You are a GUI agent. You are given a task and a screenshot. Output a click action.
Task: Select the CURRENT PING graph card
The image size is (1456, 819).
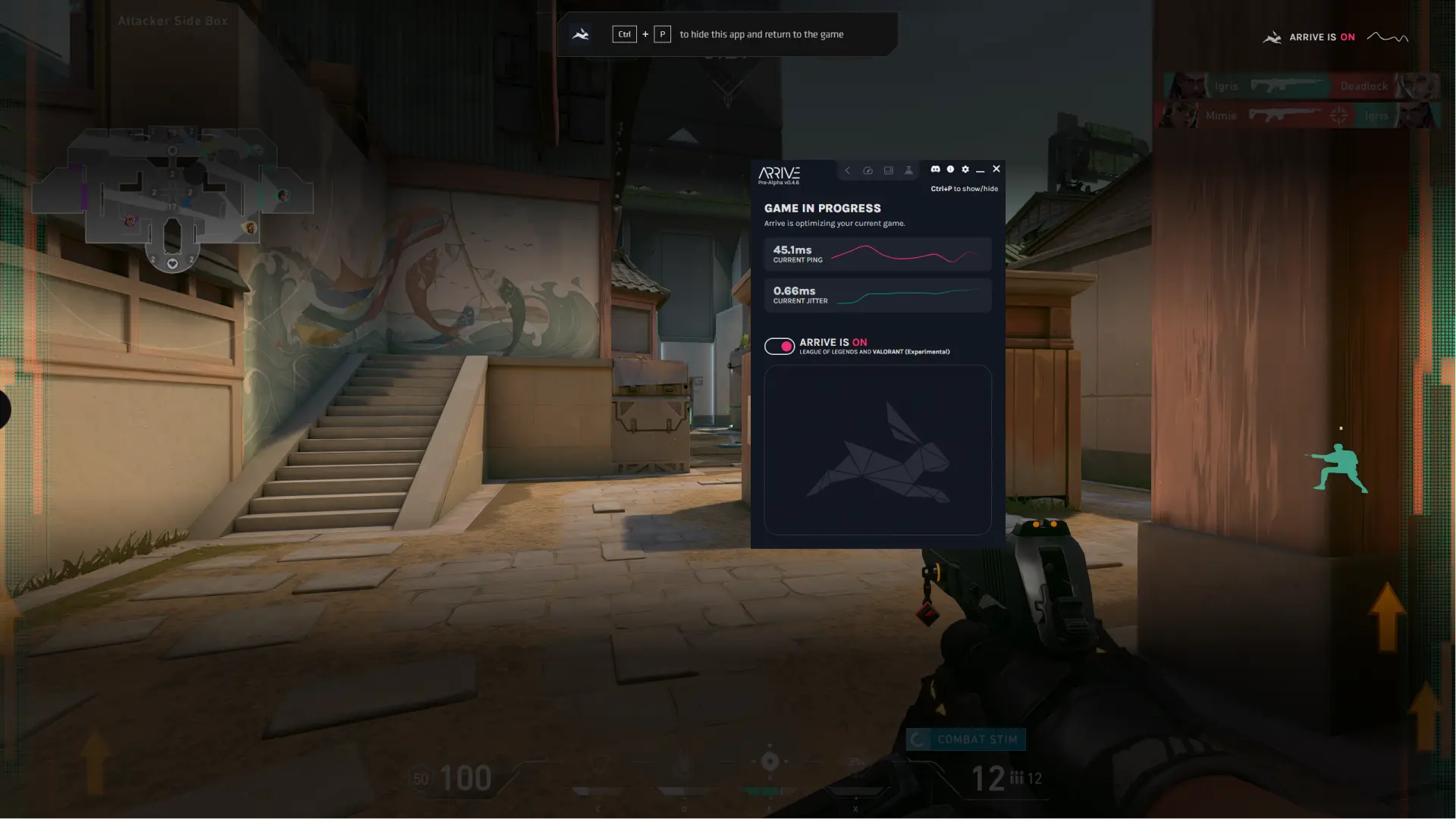[x=877, y=254]
